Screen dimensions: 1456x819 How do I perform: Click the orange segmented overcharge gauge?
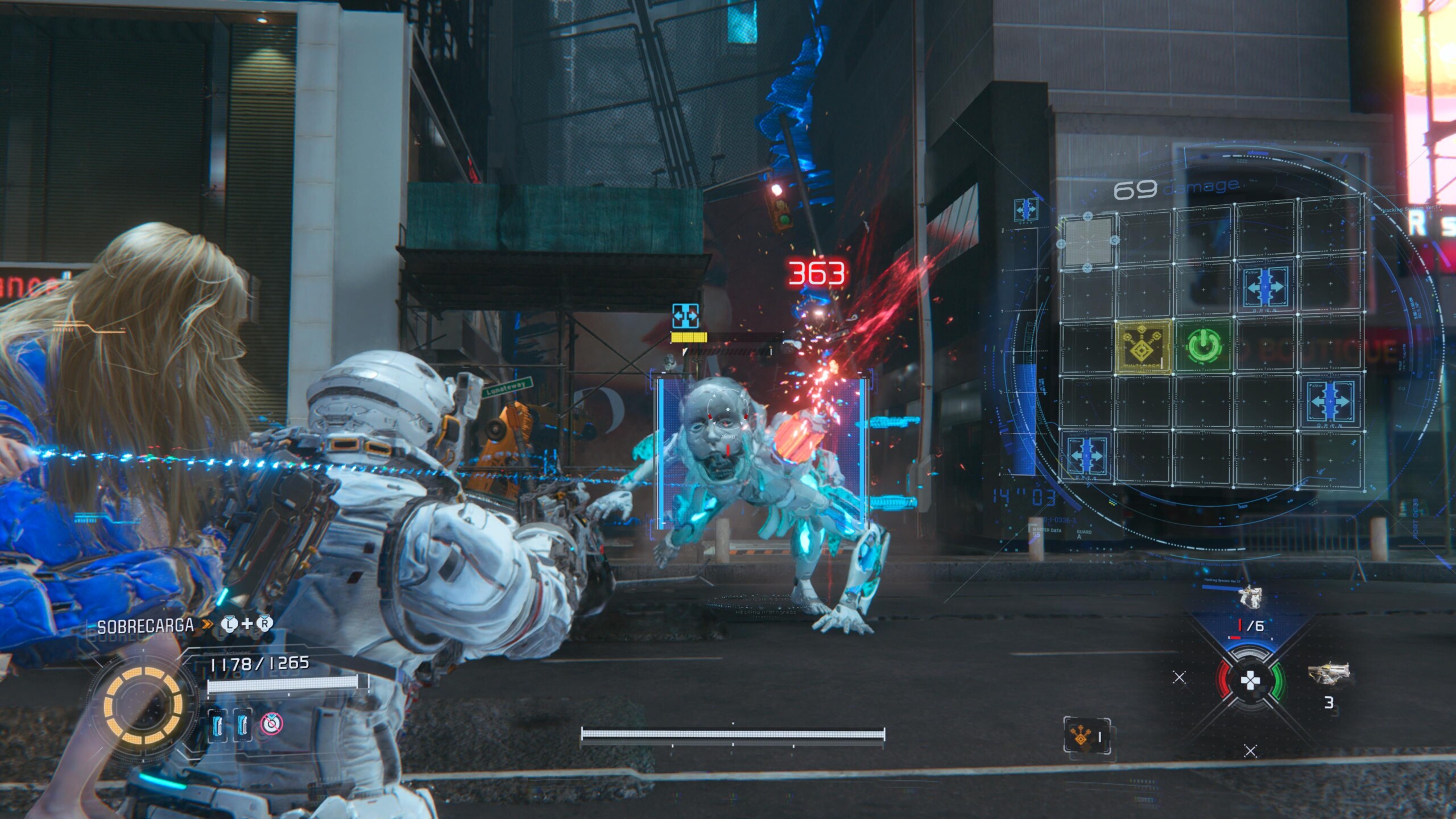[x=143, y=705]
